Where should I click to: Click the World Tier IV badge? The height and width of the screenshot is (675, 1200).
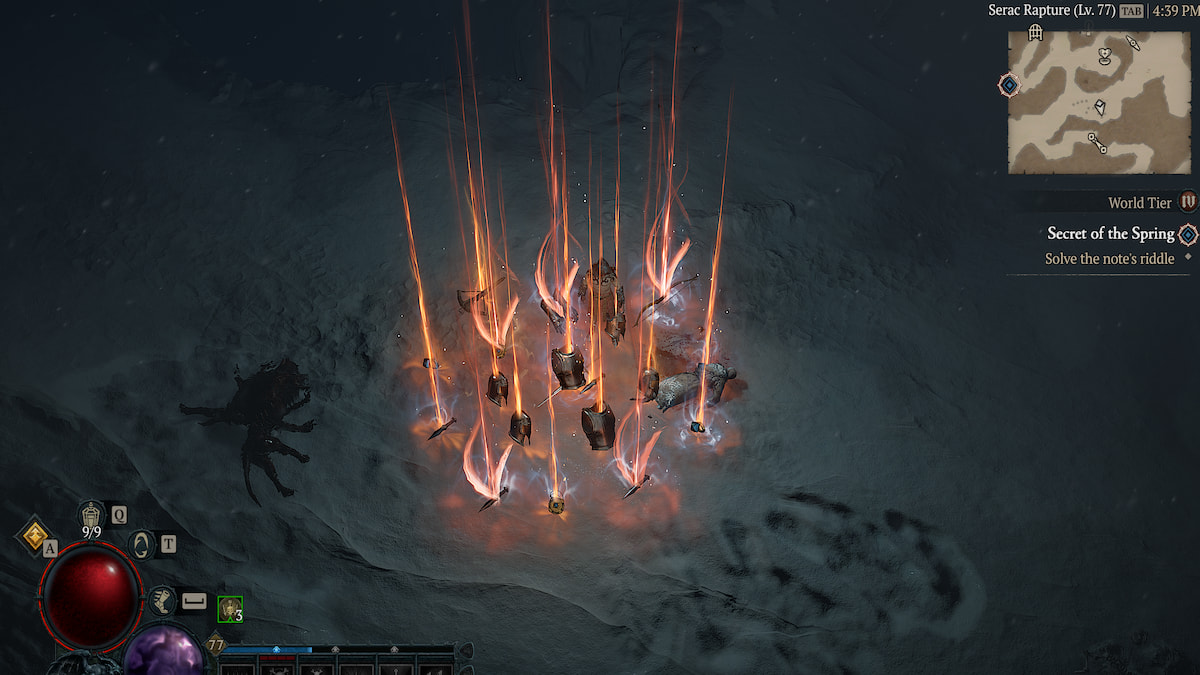pos(1188,202)
